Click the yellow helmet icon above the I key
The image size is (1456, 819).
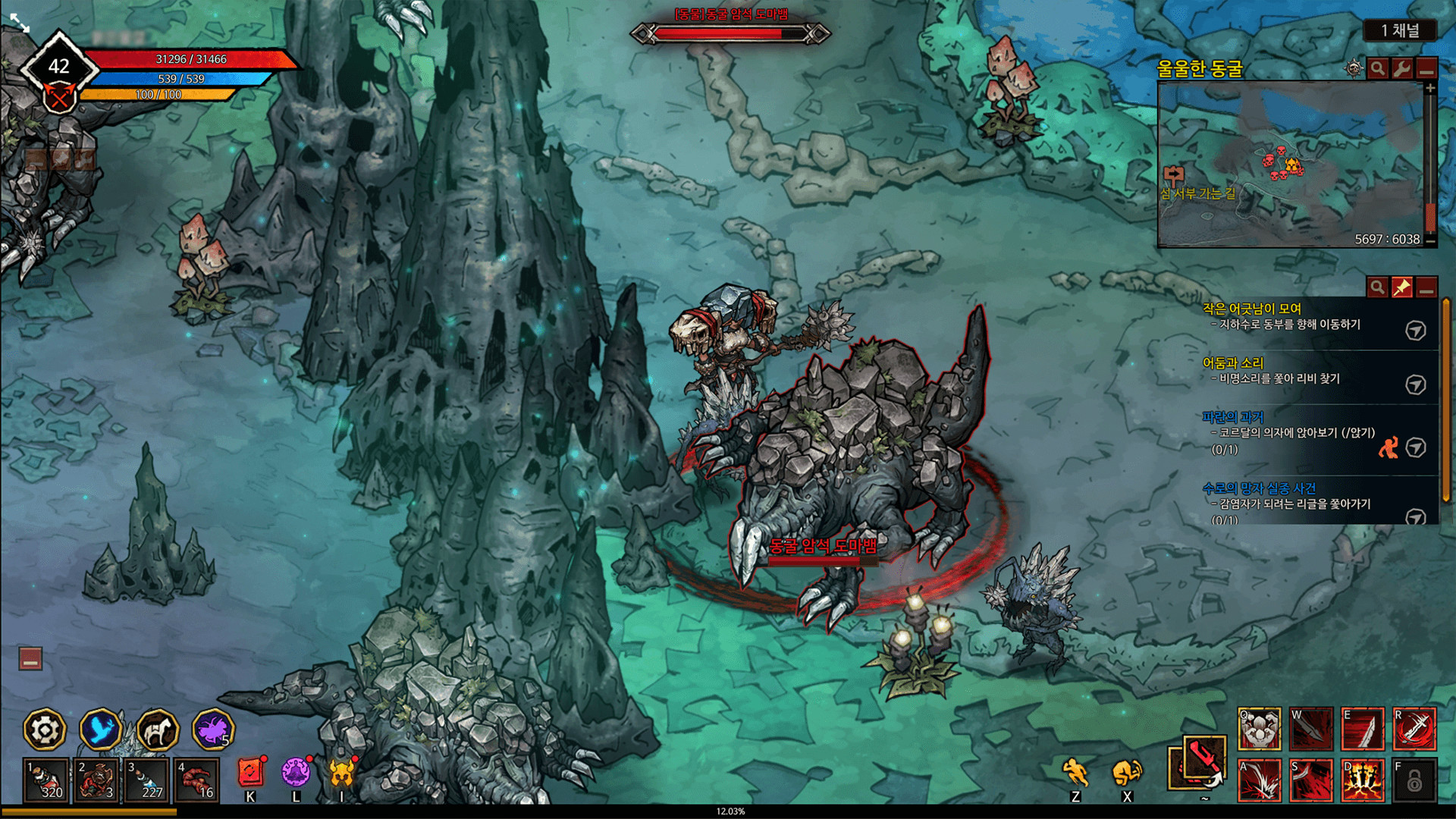pyautogui.click(x=343, y=771)
